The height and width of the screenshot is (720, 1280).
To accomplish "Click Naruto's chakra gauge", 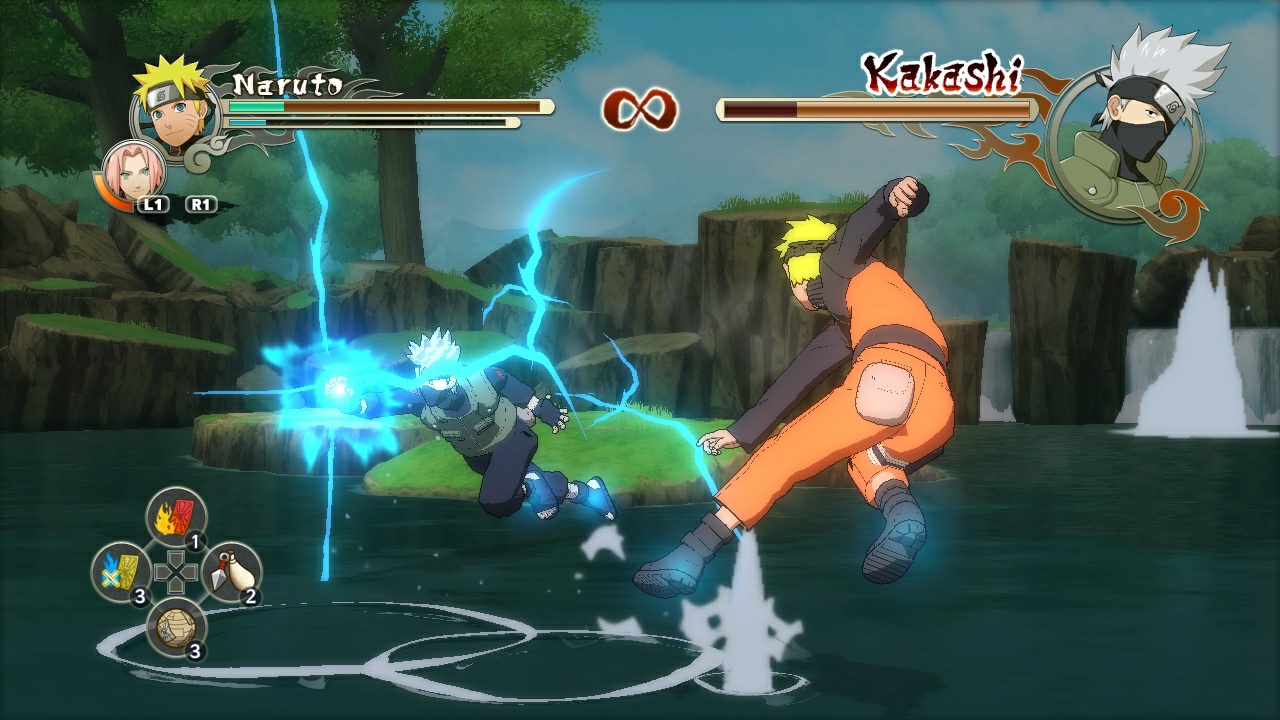I will coord(375,122).
